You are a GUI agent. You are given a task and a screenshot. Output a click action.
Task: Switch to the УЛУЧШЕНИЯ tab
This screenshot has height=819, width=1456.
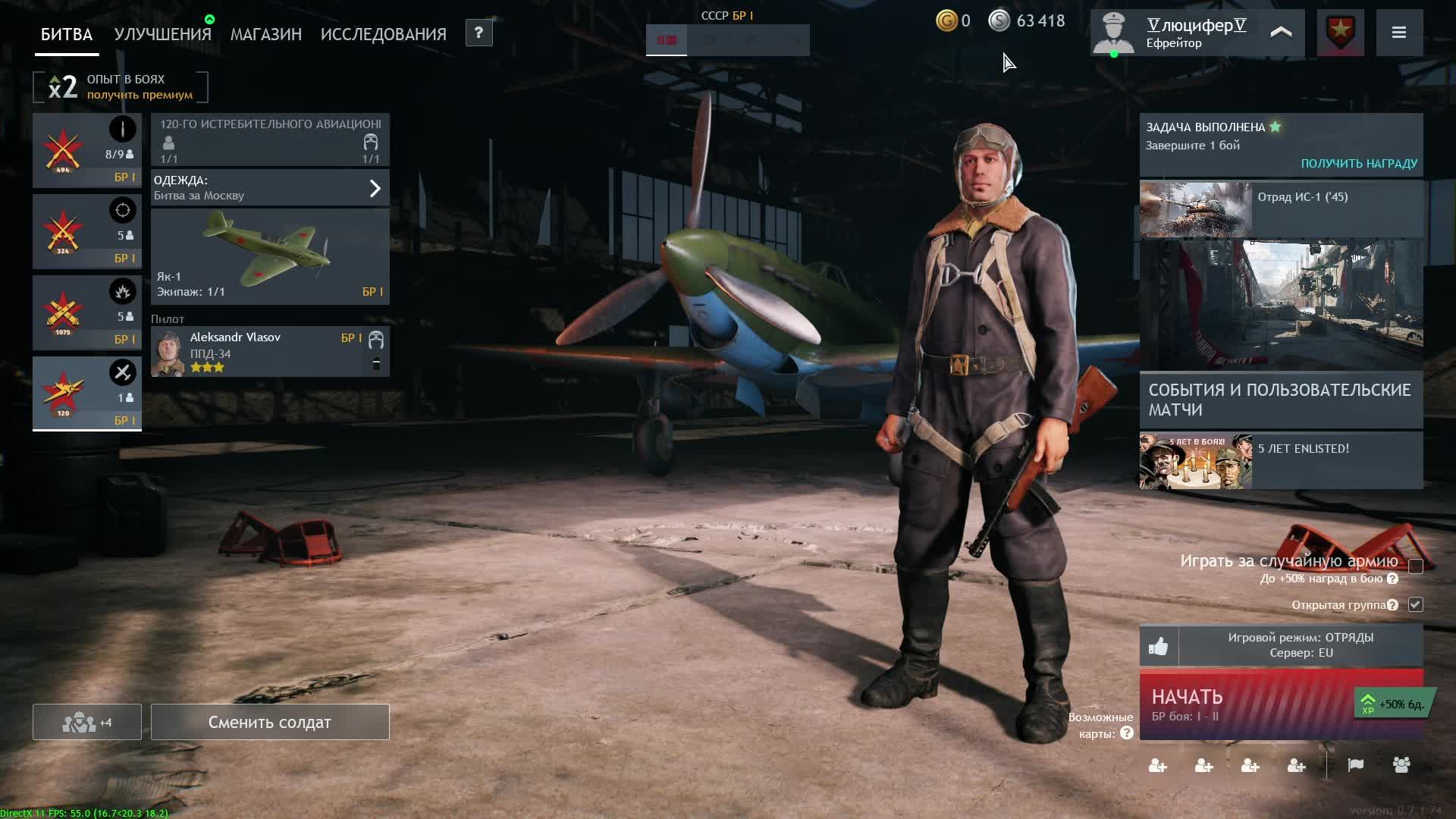pyautogui.click(x=162, y=34)
